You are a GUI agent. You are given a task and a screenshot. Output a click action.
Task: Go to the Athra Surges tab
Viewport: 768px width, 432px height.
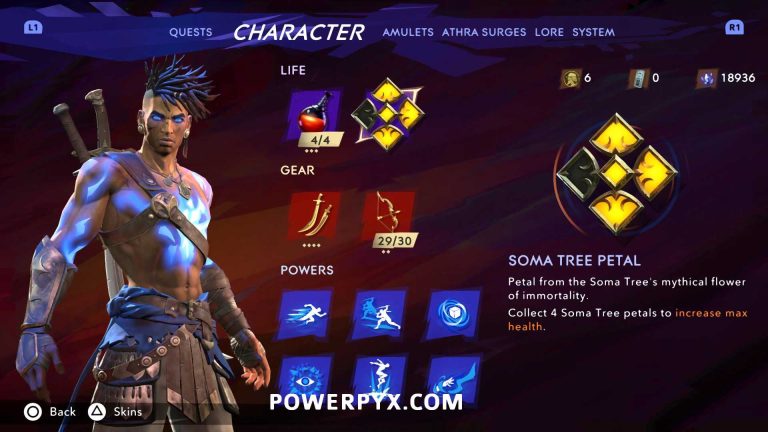[484, 32]
